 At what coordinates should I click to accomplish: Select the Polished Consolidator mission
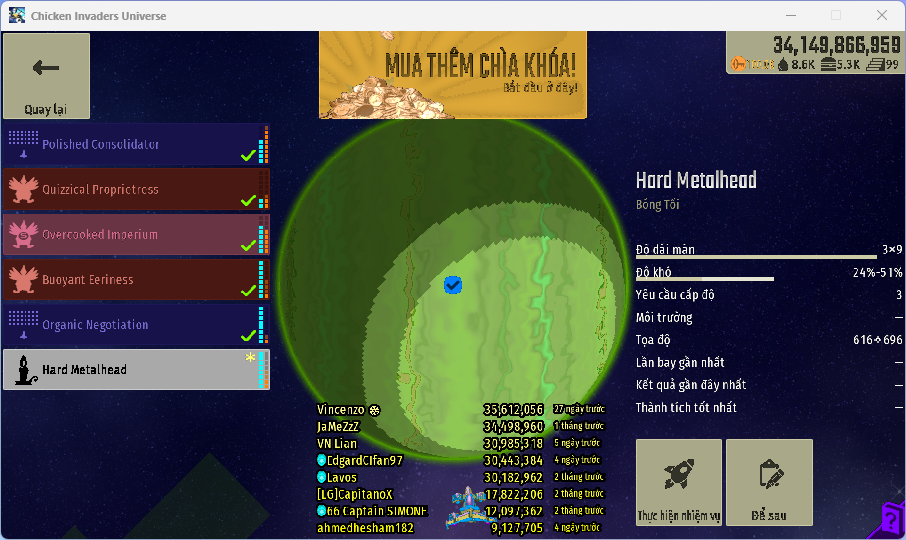tap(136, 144)
